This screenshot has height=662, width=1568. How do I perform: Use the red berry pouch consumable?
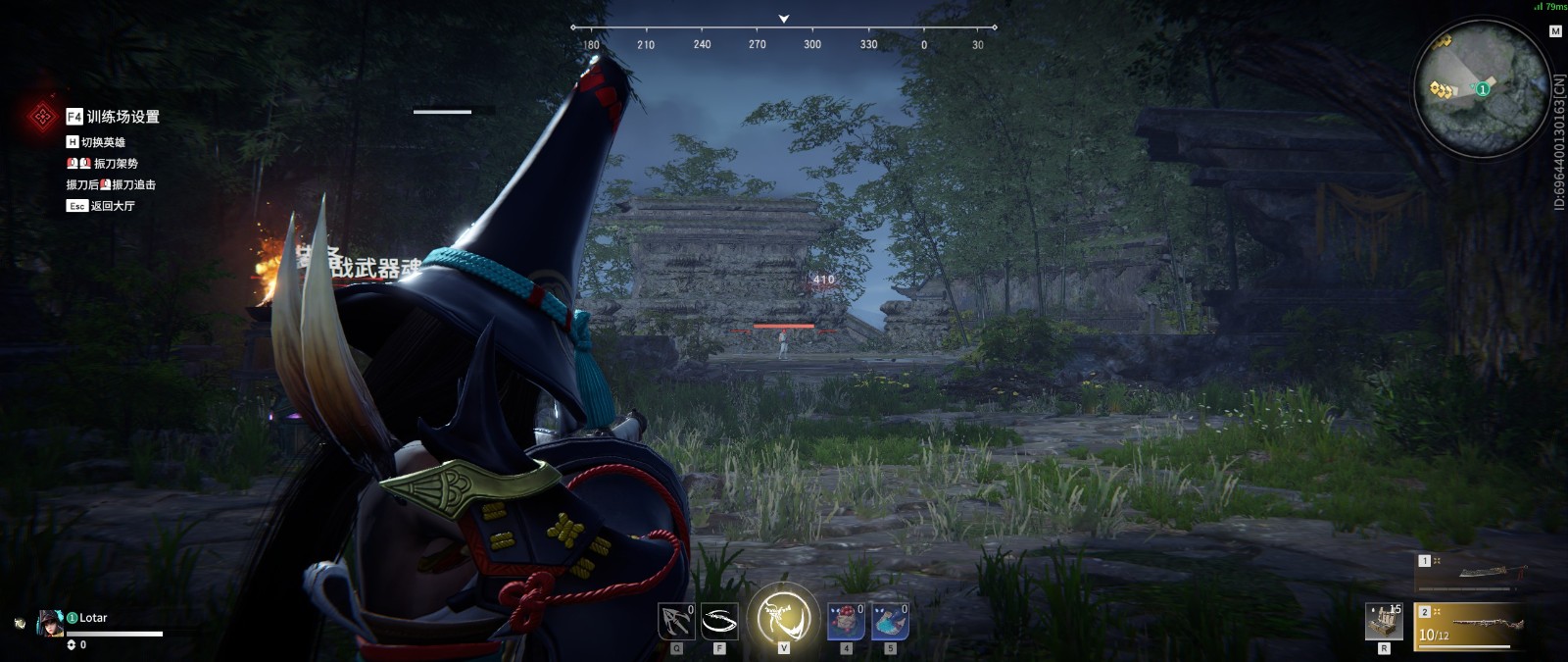(x=846, y=622)
